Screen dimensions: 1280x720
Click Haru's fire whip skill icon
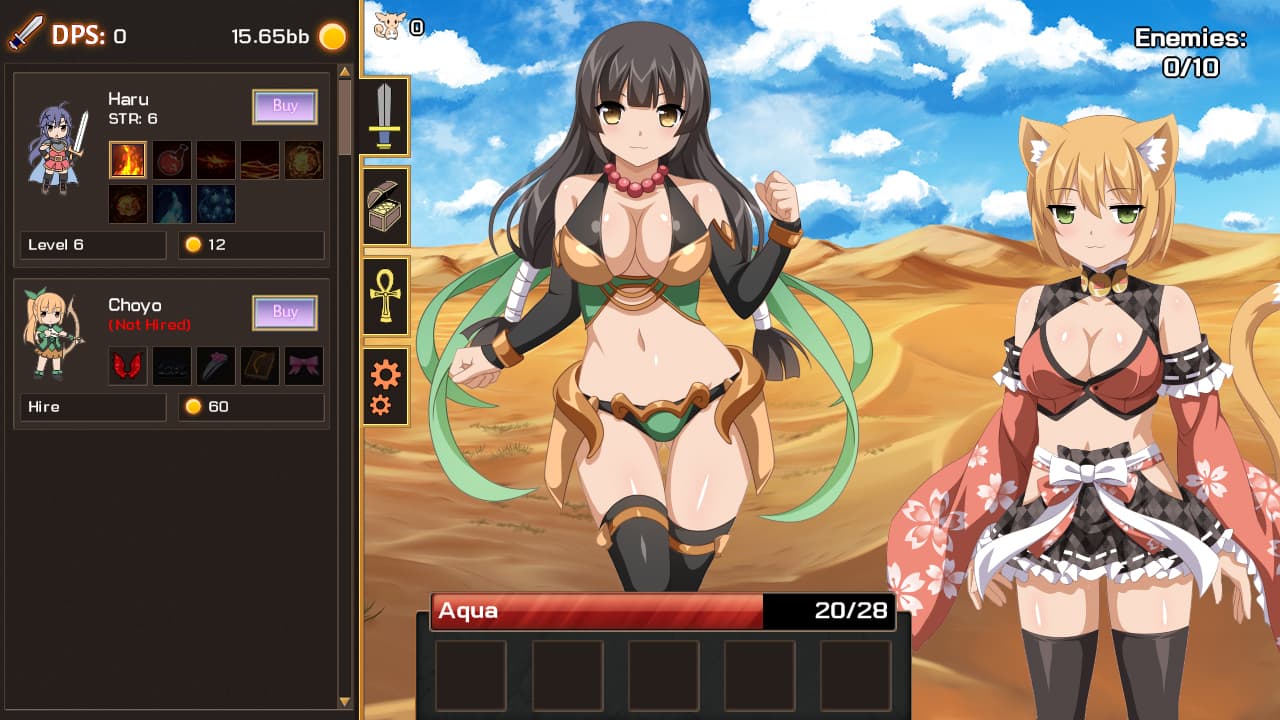tap(259, 160)
